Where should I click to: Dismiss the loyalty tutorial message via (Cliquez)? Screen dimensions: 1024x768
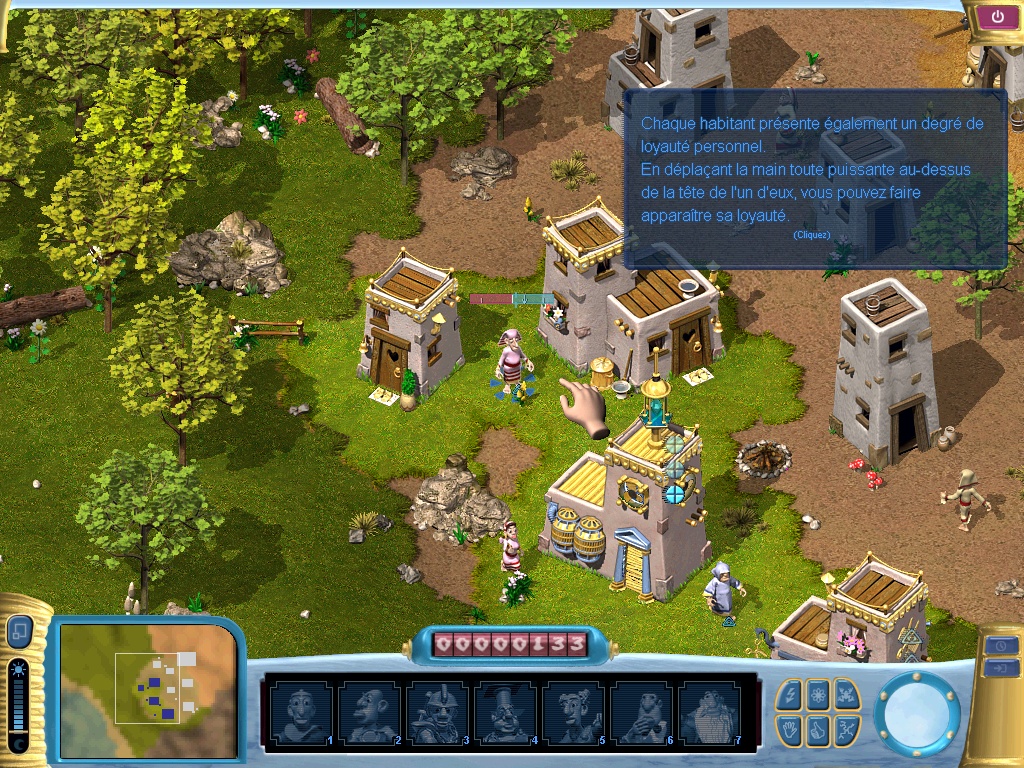point(811,235)
